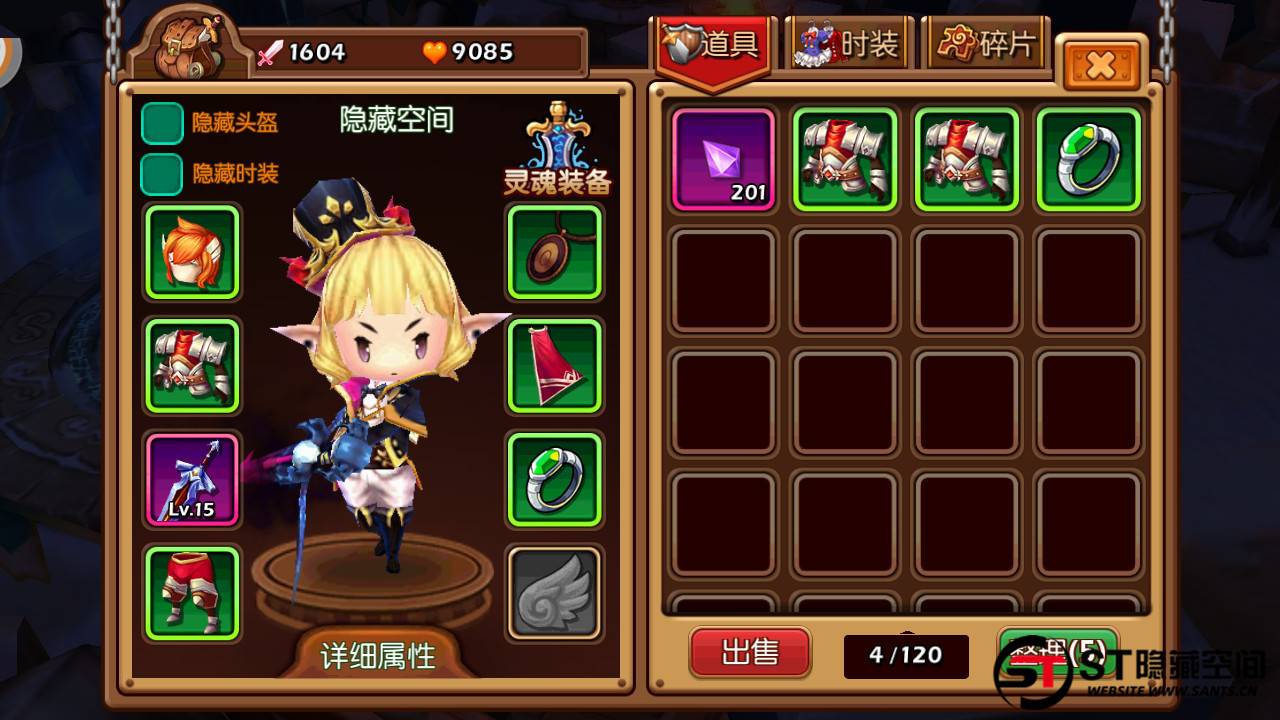
Task: Select the purple crystal stack of 201
Action: point(723,160)
